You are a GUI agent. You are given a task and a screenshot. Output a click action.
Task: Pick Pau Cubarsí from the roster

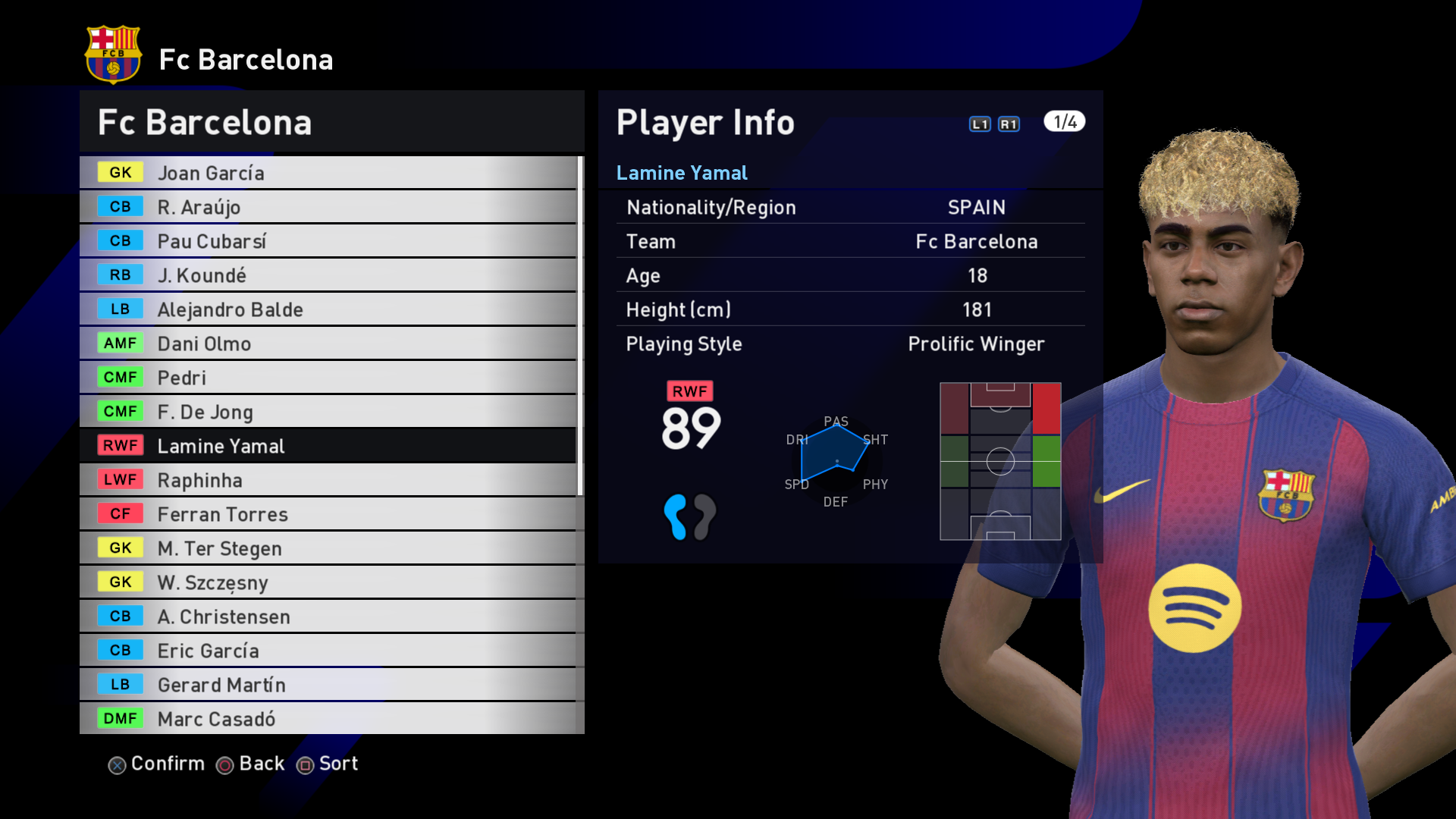click(328, 241)
